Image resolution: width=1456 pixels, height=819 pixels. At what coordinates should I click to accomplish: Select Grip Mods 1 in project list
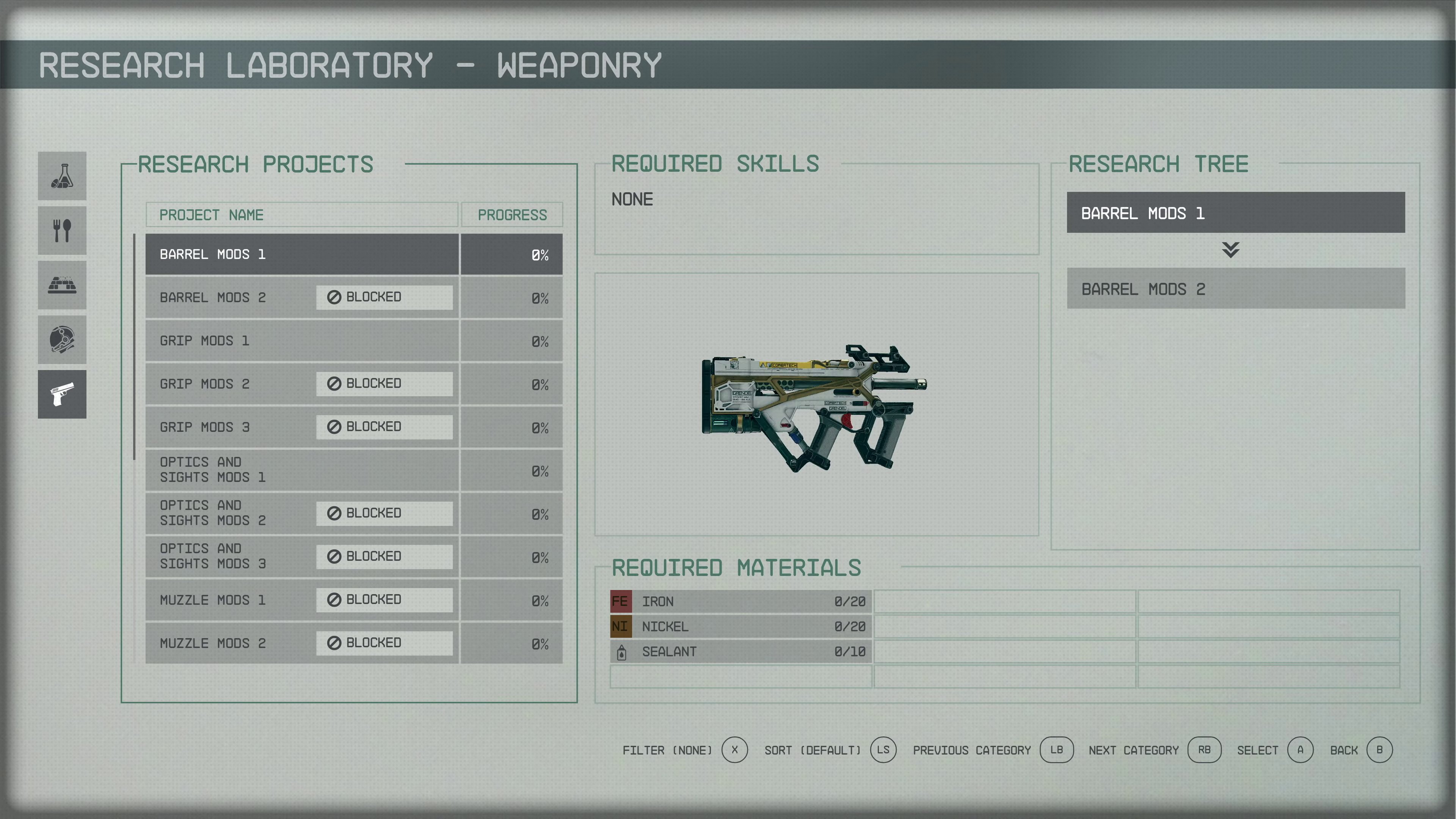pos(301,341)
